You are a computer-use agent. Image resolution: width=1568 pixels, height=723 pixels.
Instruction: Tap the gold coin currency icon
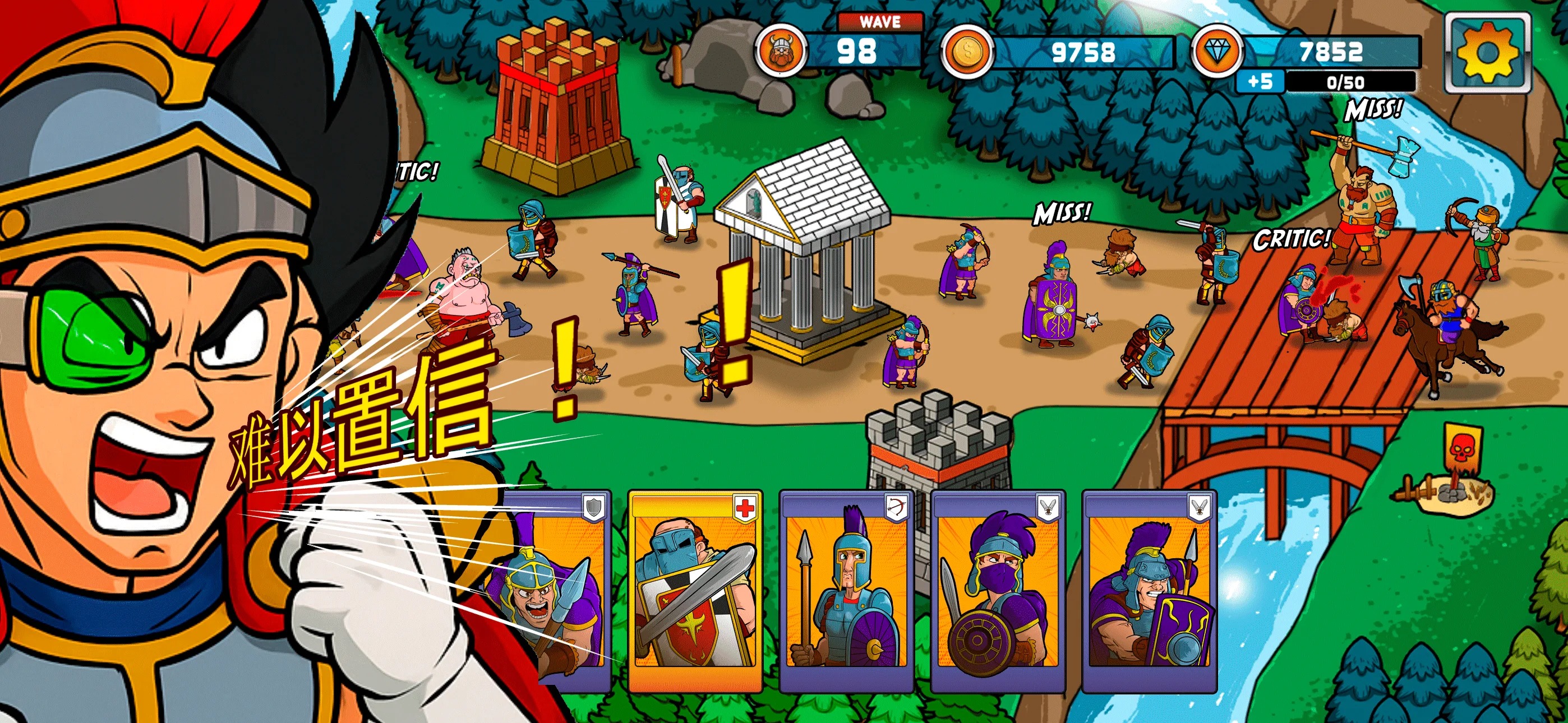click(966, 52)
